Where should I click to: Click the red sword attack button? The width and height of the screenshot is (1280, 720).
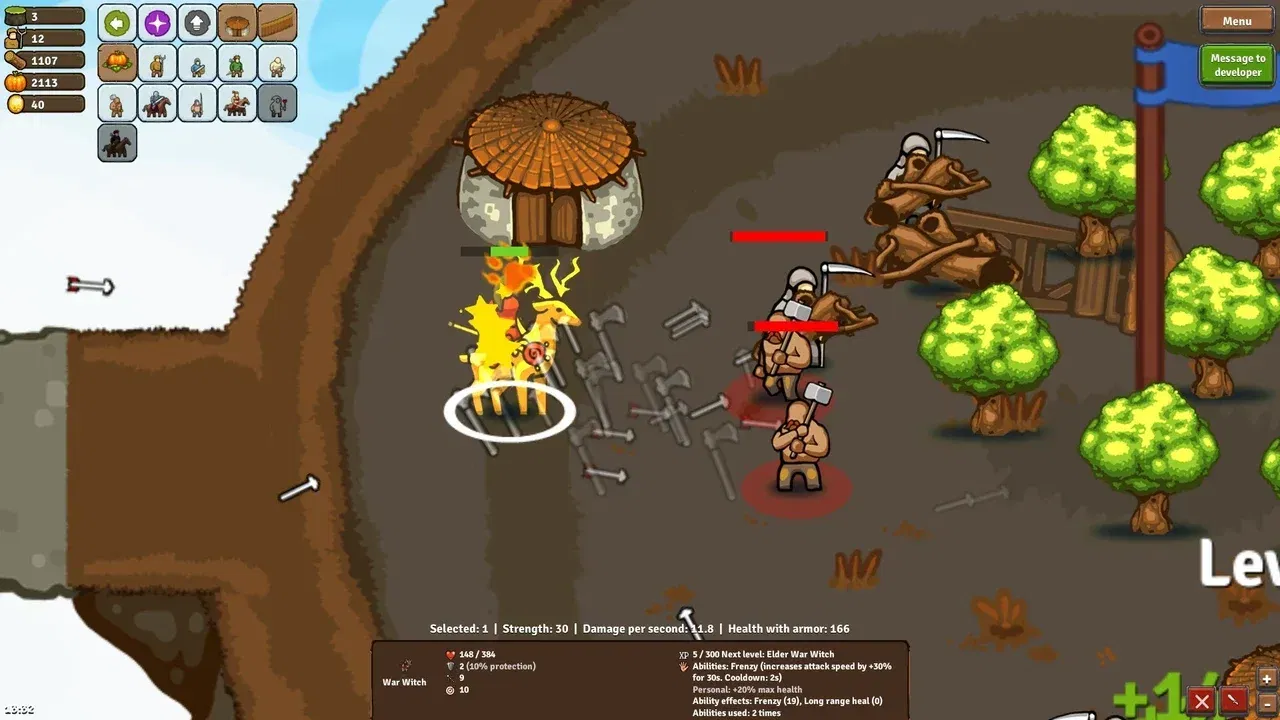(1233, 701)
